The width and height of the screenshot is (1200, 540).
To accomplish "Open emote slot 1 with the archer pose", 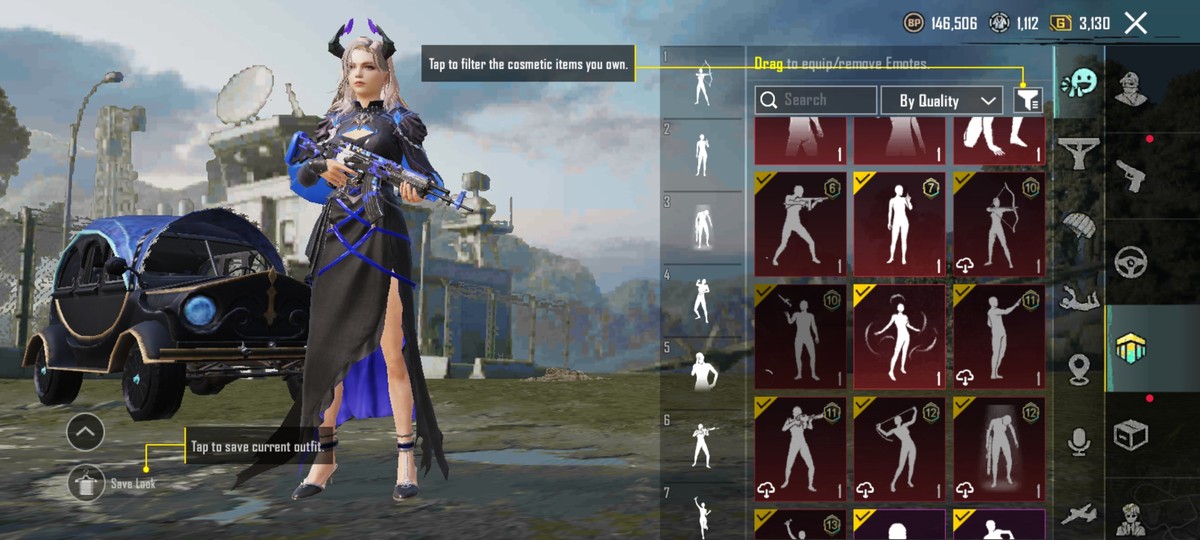I will point(703,83).
